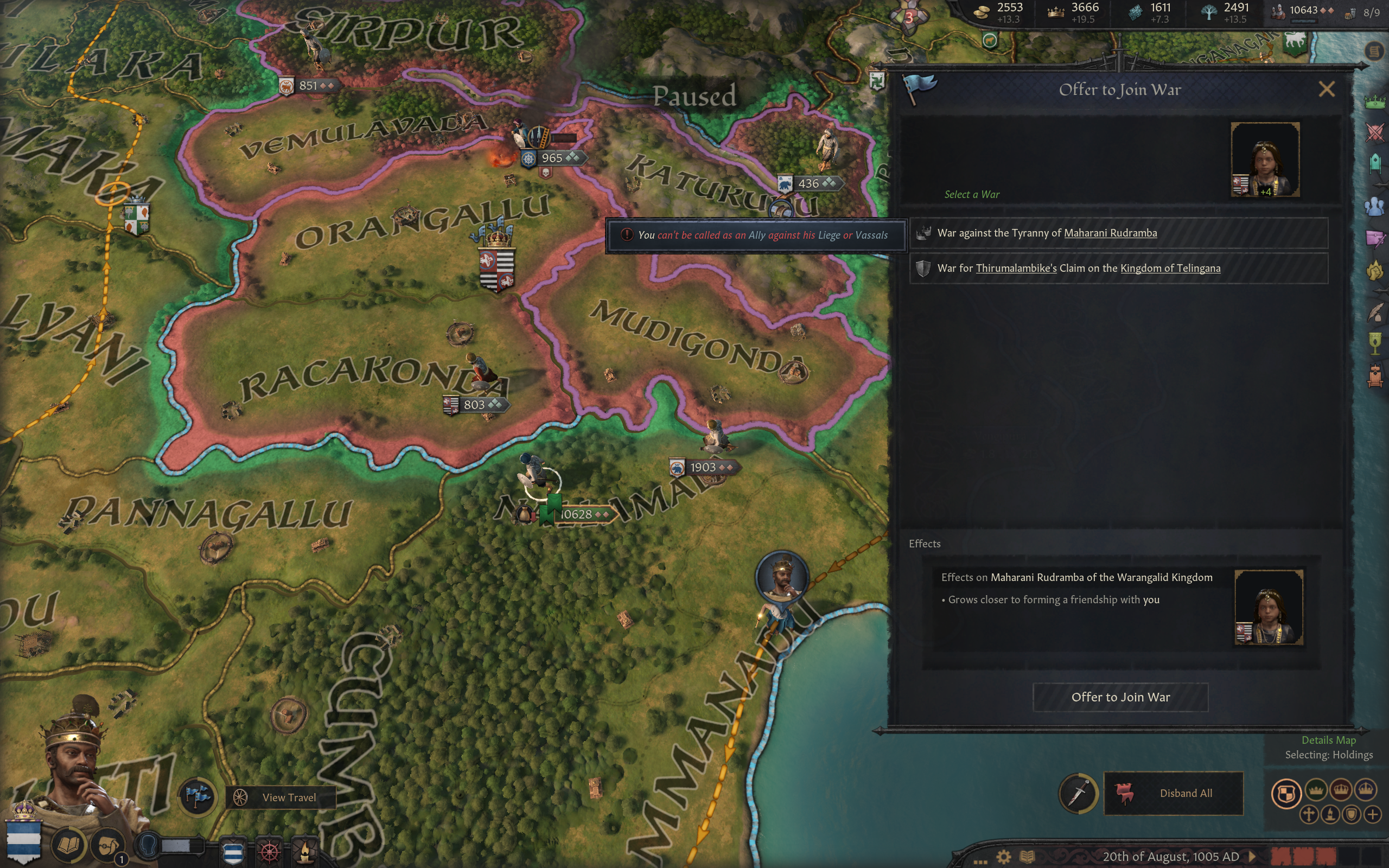Open the crossed swords Military menu

coord(1375,132)
